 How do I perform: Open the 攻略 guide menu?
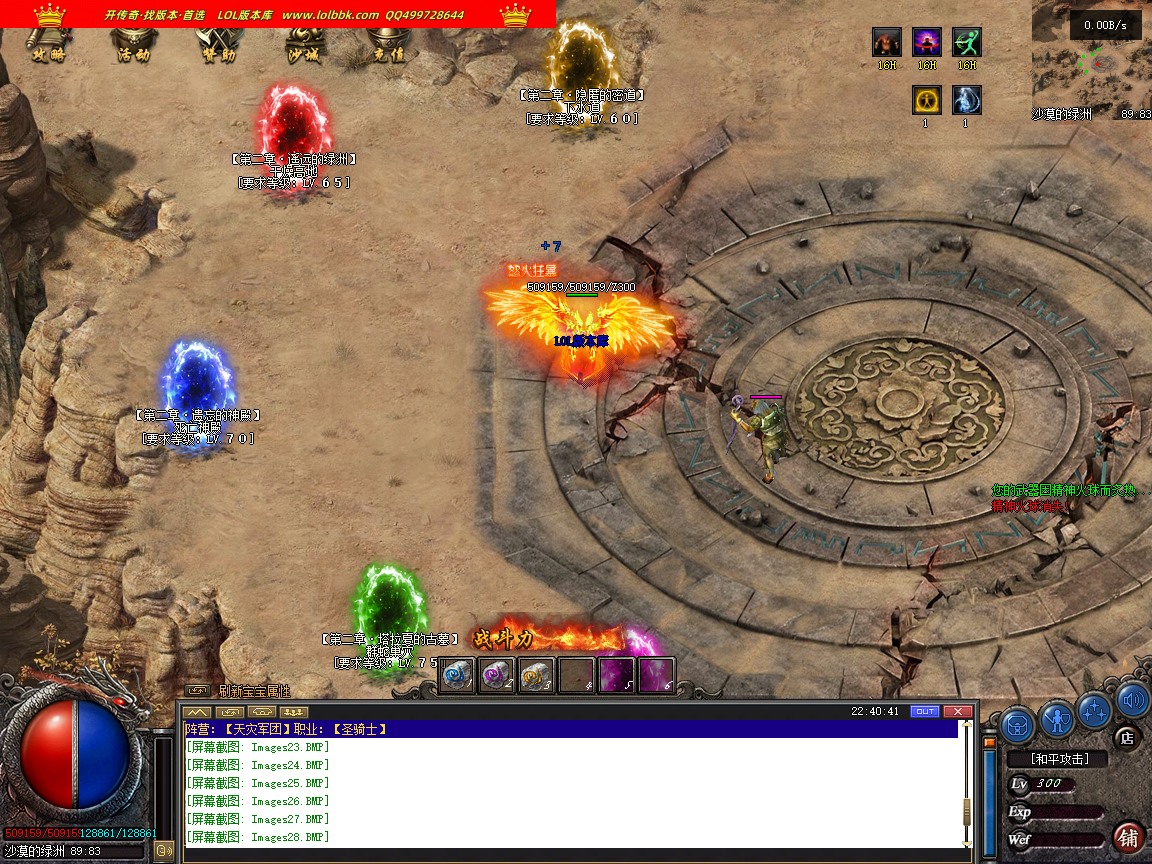click(x=48, y=47)
